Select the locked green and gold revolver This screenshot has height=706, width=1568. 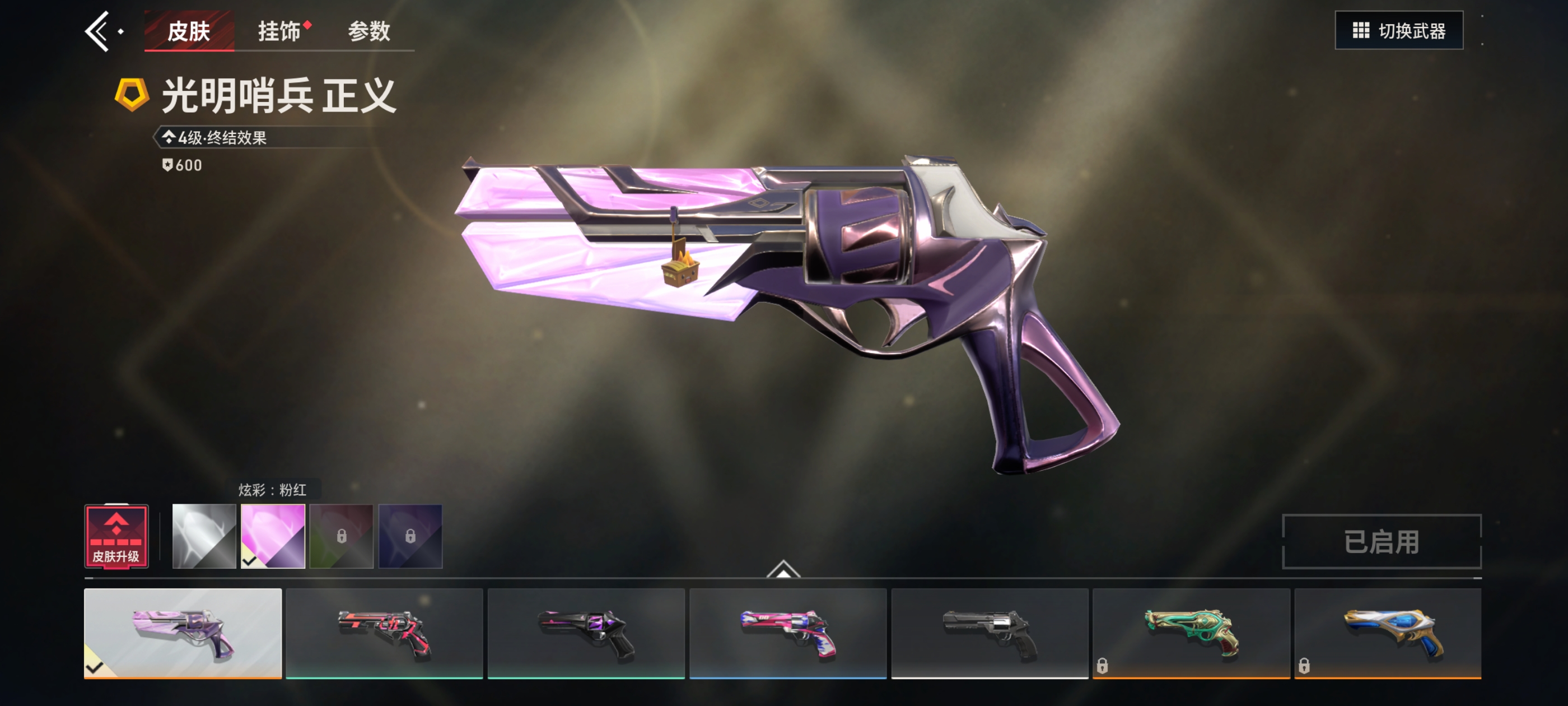pyautogui.click(x=1191, y=633)
